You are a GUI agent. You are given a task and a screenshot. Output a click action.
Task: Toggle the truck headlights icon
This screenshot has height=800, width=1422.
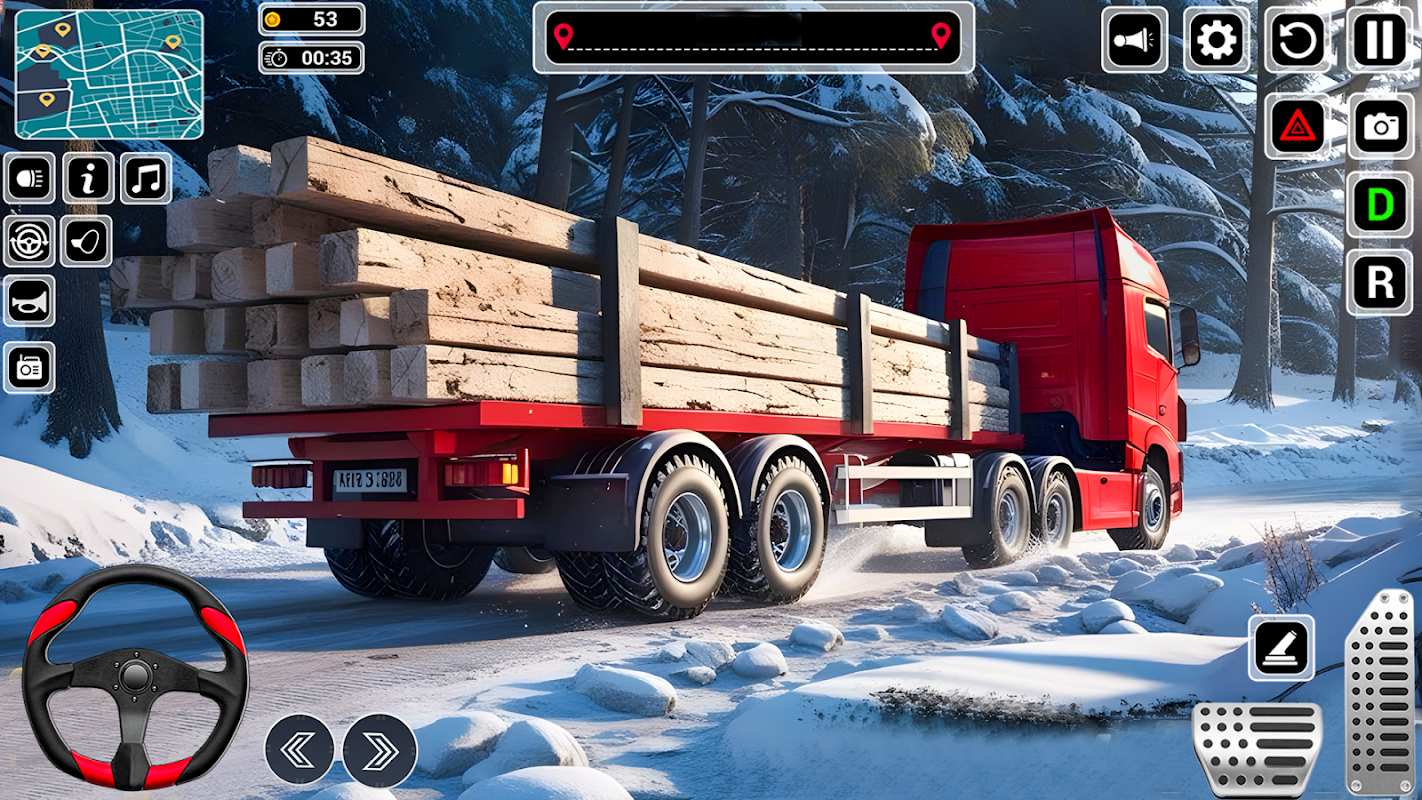[x=29, y=179]
